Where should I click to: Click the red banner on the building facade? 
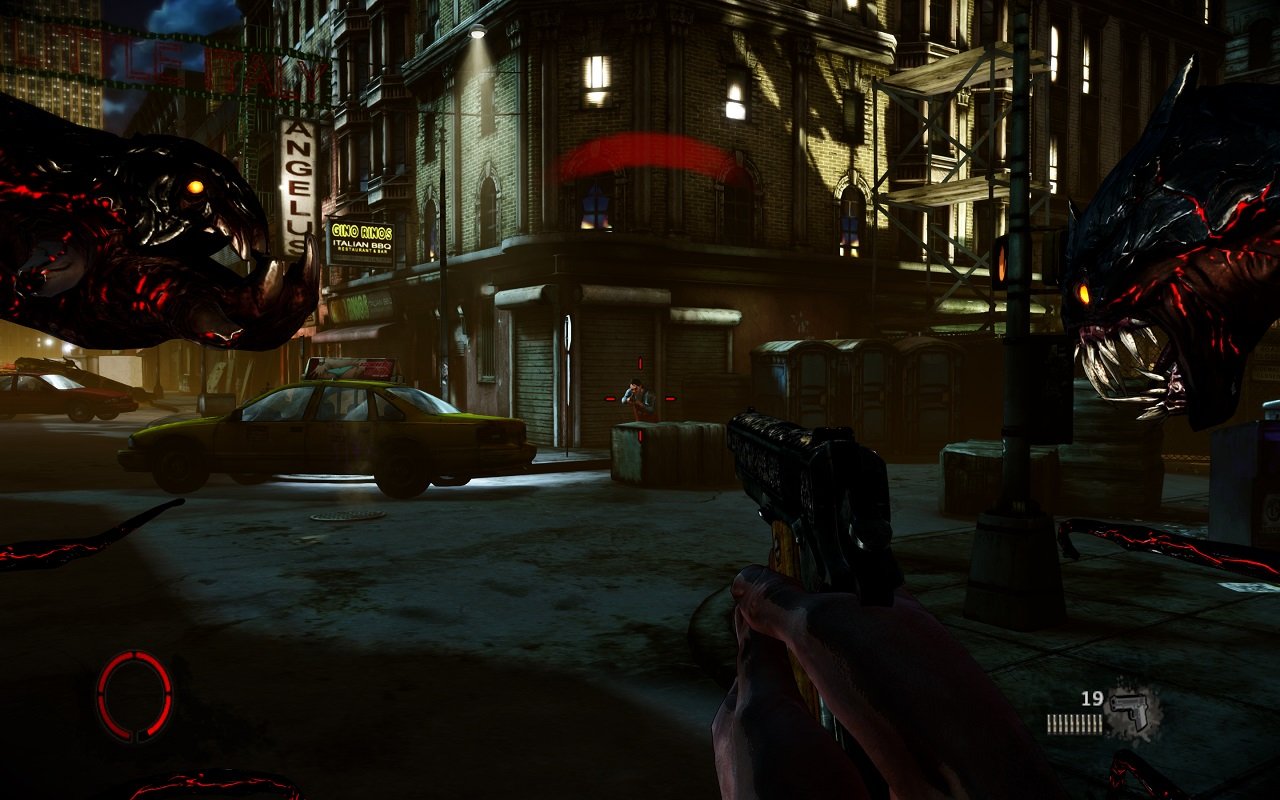[x=650, y=150]
